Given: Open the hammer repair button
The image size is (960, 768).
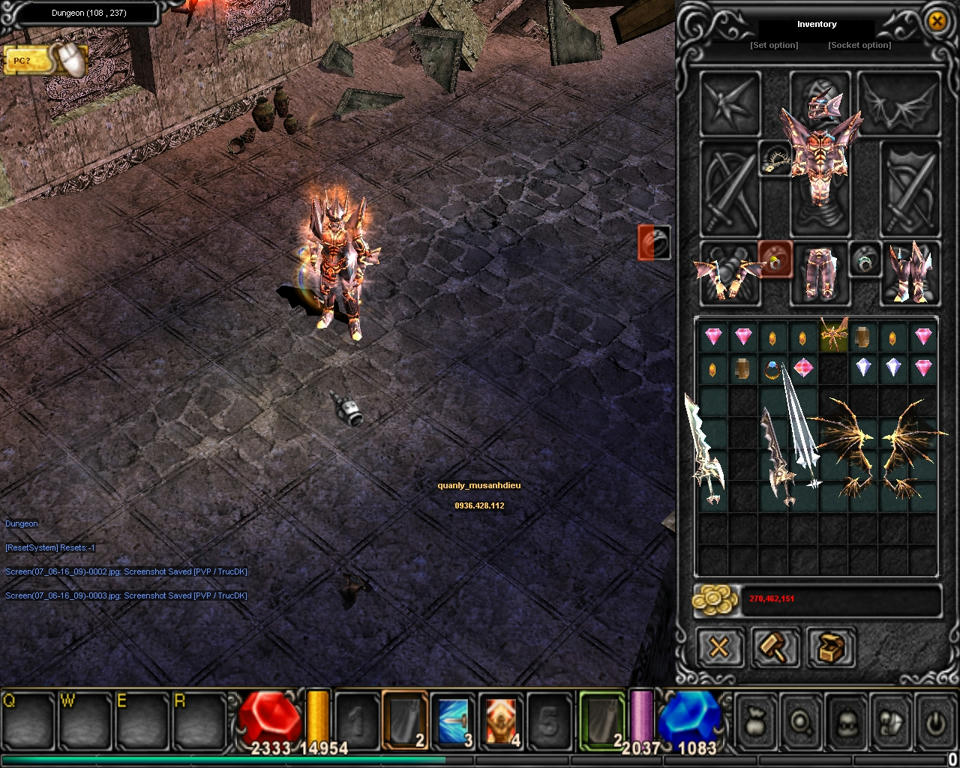Looking at the screenshot, I should click(x=775, y=647).
